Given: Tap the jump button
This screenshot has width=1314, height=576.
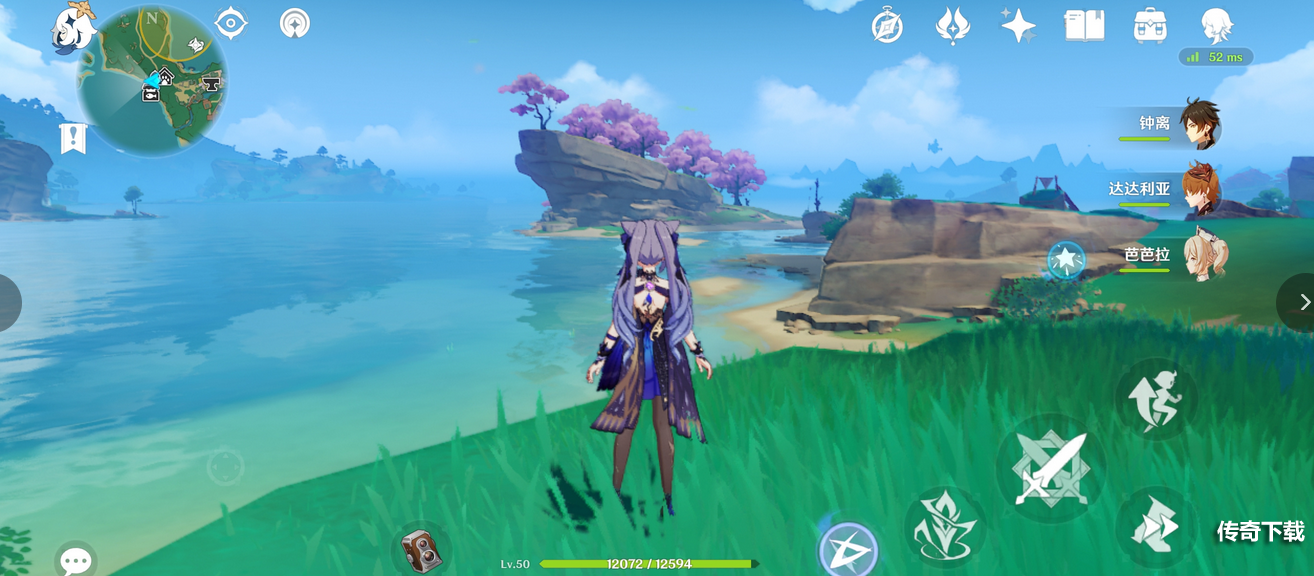Looking at the screenshot, I should tap(1155, 398).
